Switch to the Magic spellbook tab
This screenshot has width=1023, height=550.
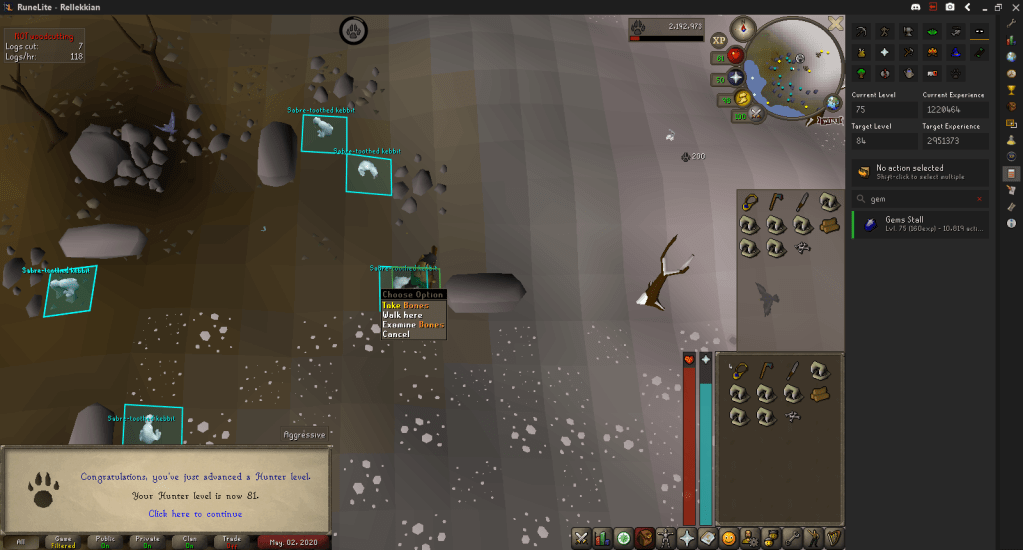708,538
